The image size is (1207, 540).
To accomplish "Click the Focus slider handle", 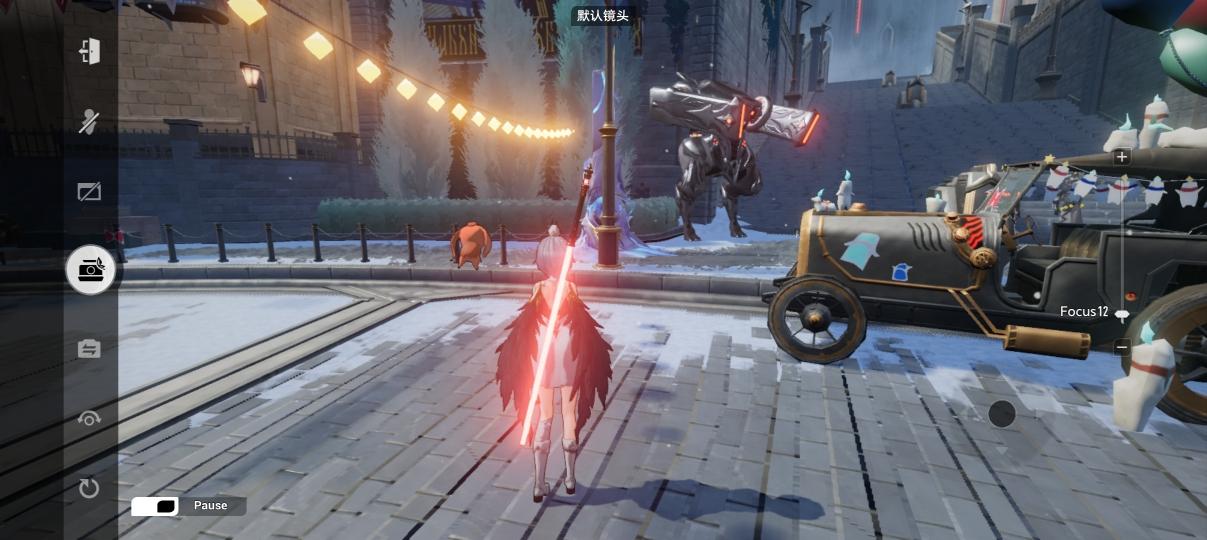I will tap(1122, 313).
